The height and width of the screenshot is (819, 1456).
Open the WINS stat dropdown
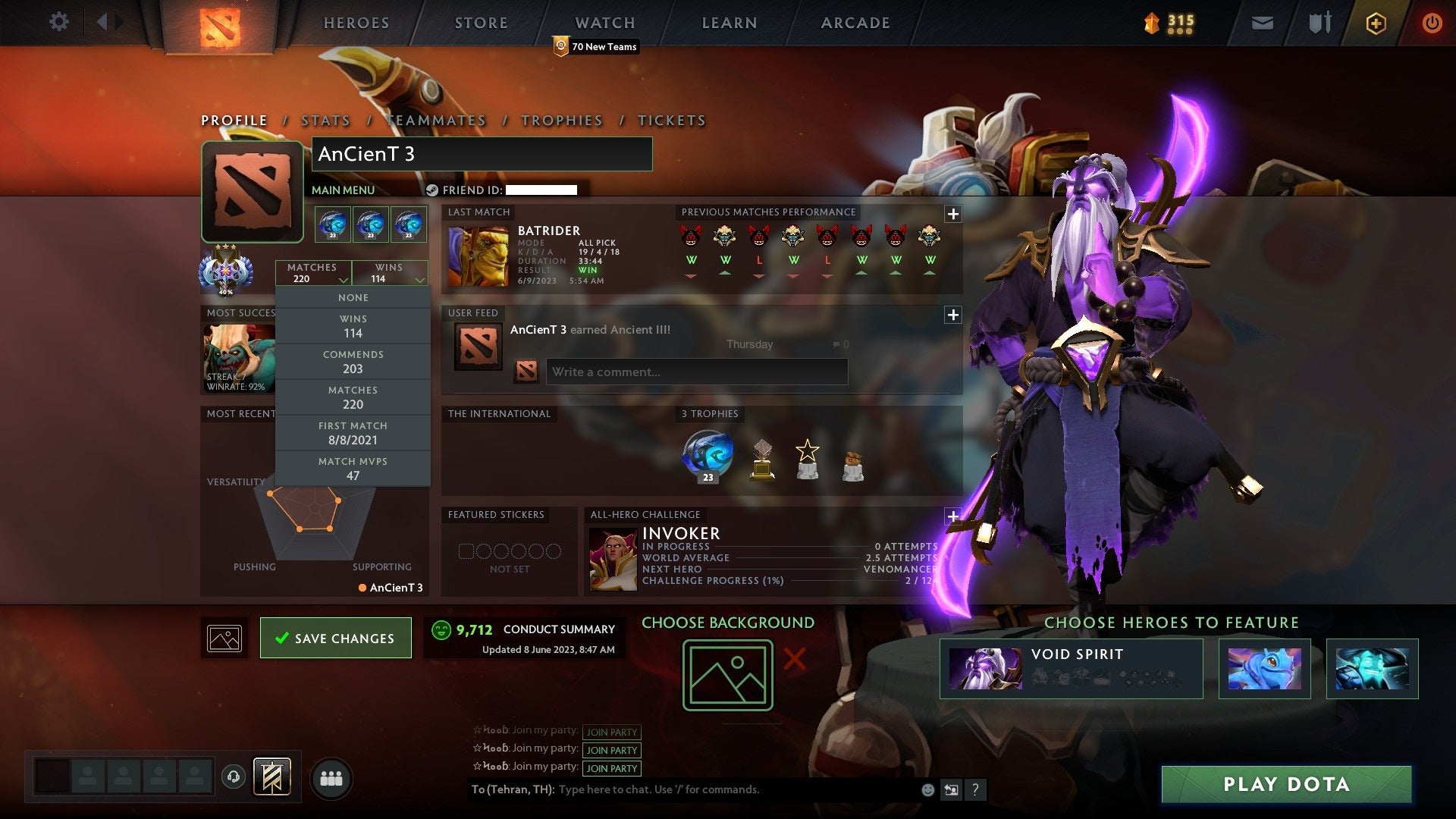389,273
